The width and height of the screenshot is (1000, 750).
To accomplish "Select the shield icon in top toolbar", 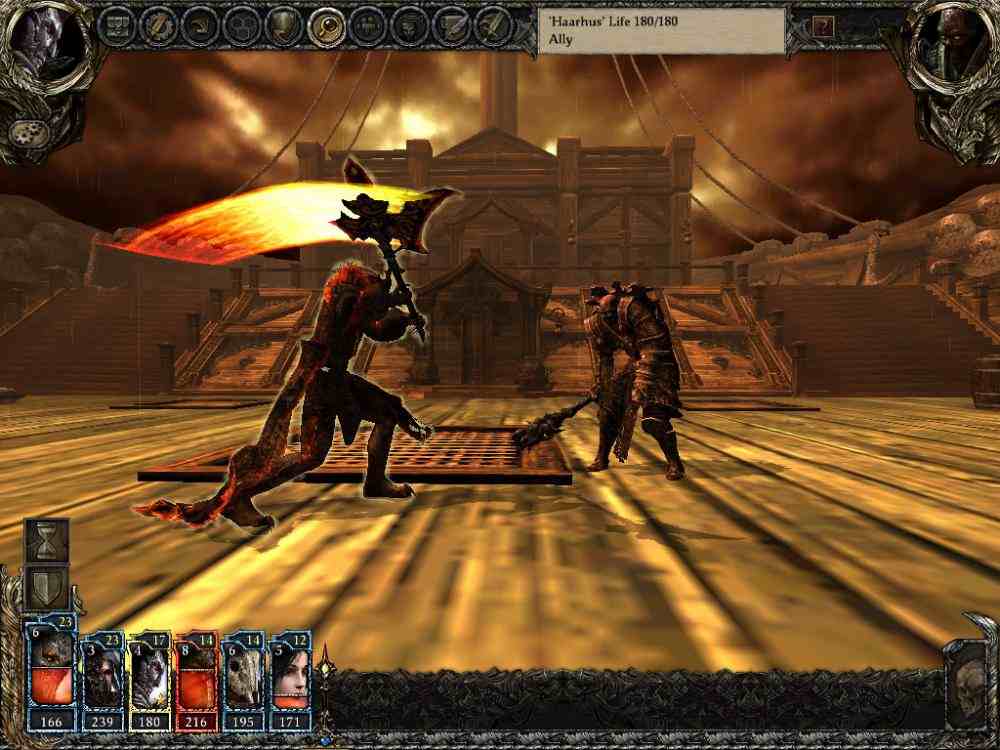I will [x=285, y=24].
